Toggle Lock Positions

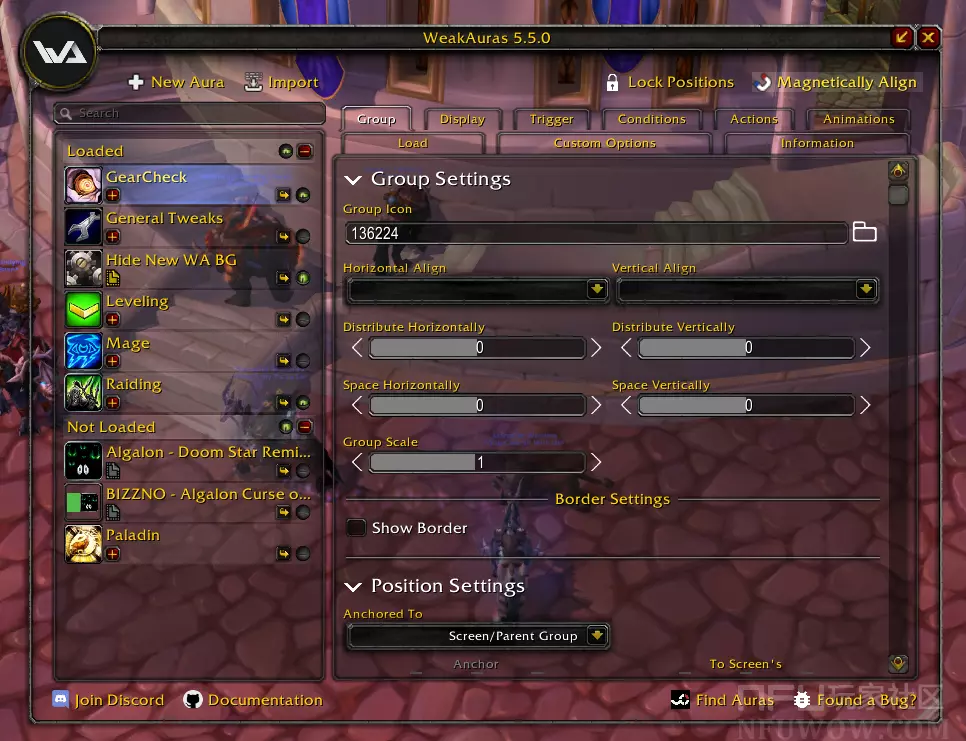(670, 83)
